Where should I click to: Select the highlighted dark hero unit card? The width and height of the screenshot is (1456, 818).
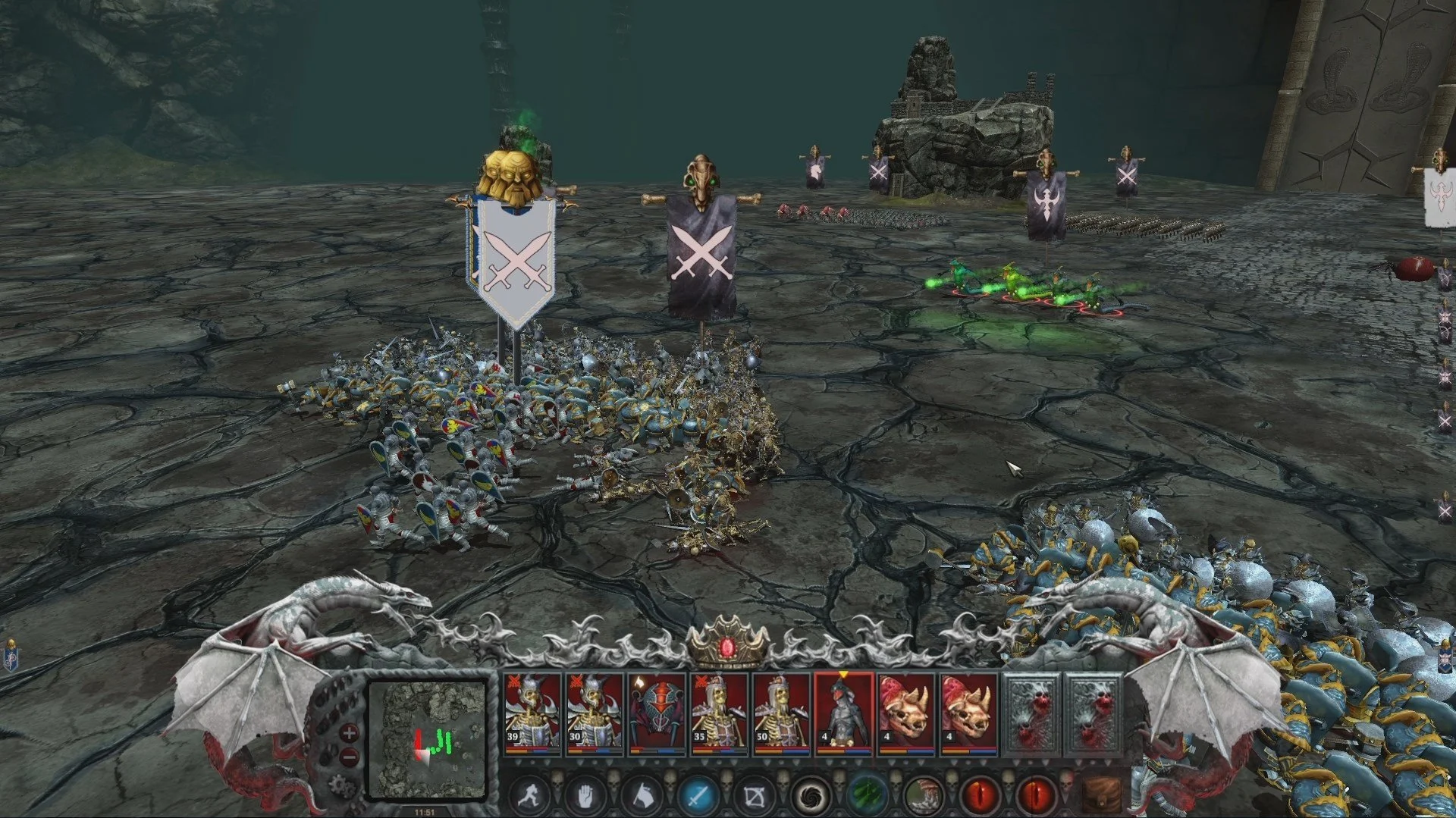tap(843, 714)
